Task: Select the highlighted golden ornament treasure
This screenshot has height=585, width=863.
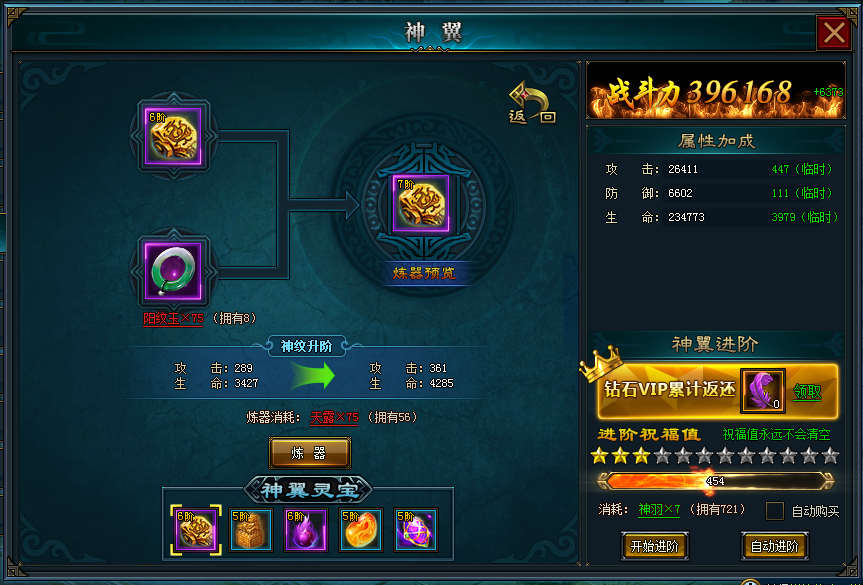Action: pos(195,530)
